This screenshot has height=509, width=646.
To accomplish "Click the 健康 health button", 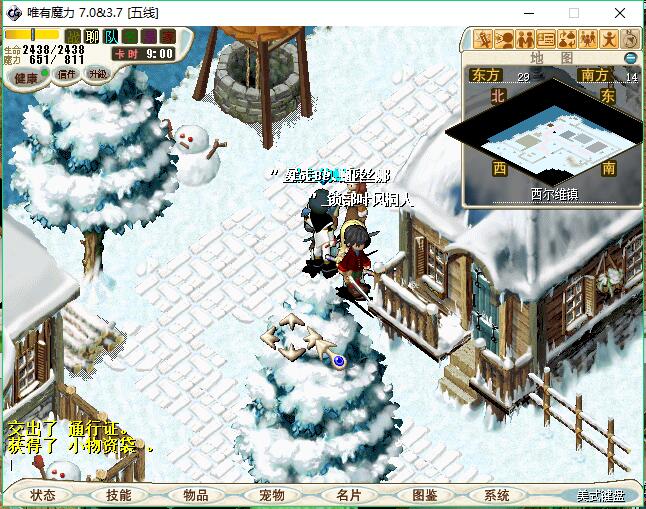I will [x=27, y=77].
